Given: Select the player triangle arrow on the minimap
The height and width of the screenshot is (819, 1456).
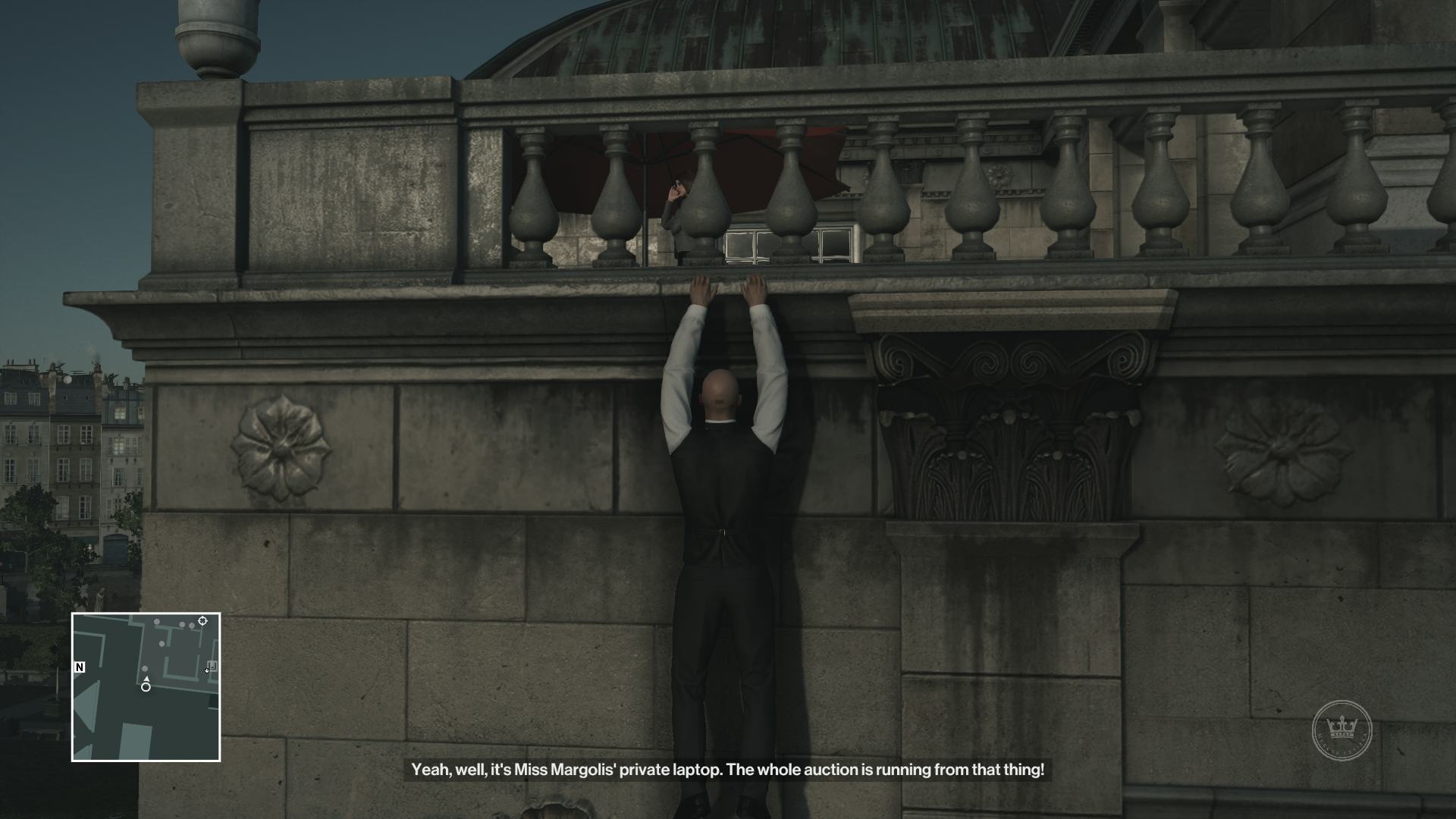Looking at the screenshot, I should pyautogui.click(x=146, y=679).
